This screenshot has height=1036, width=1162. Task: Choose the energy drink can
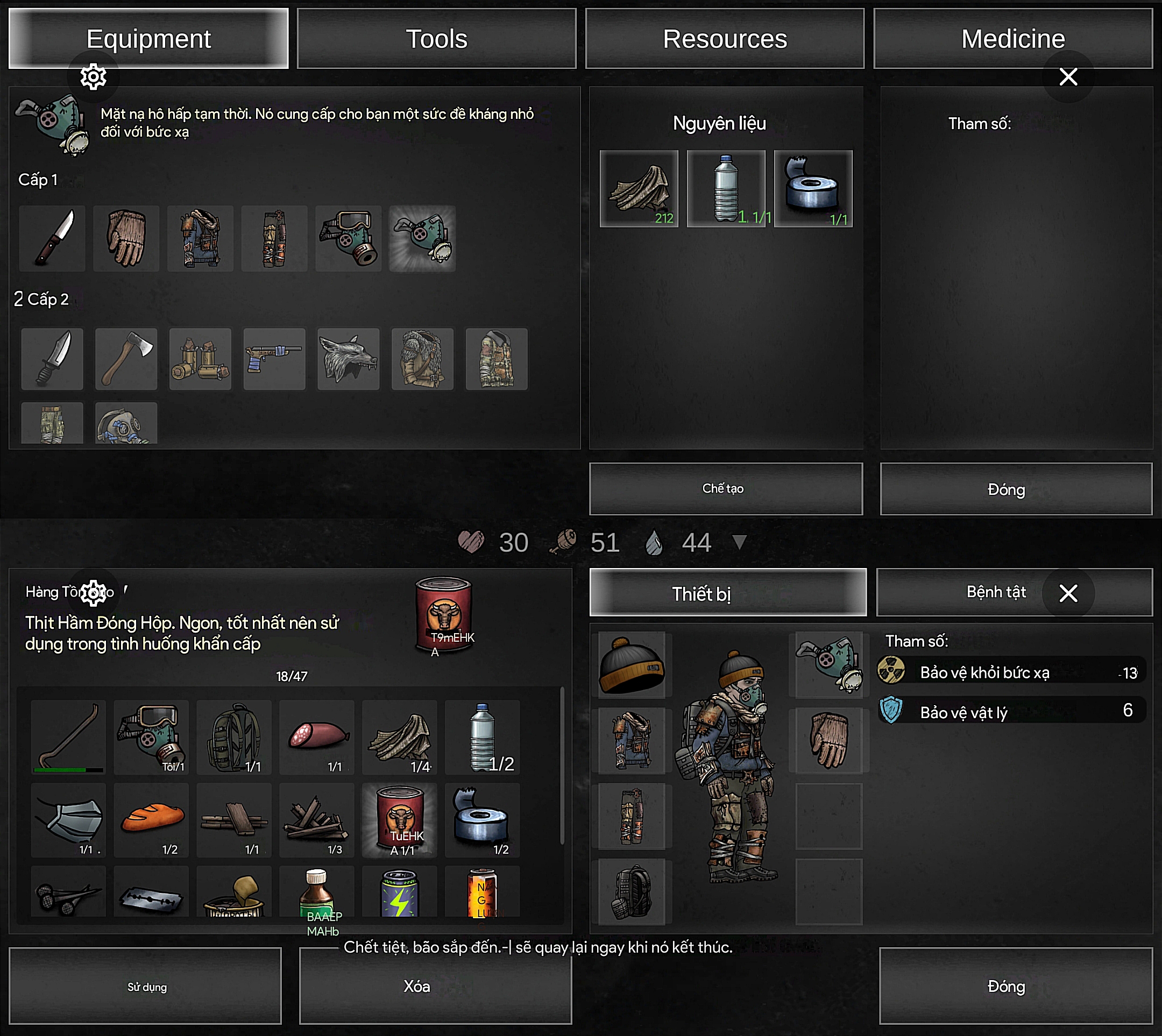(x=400, y=892)
